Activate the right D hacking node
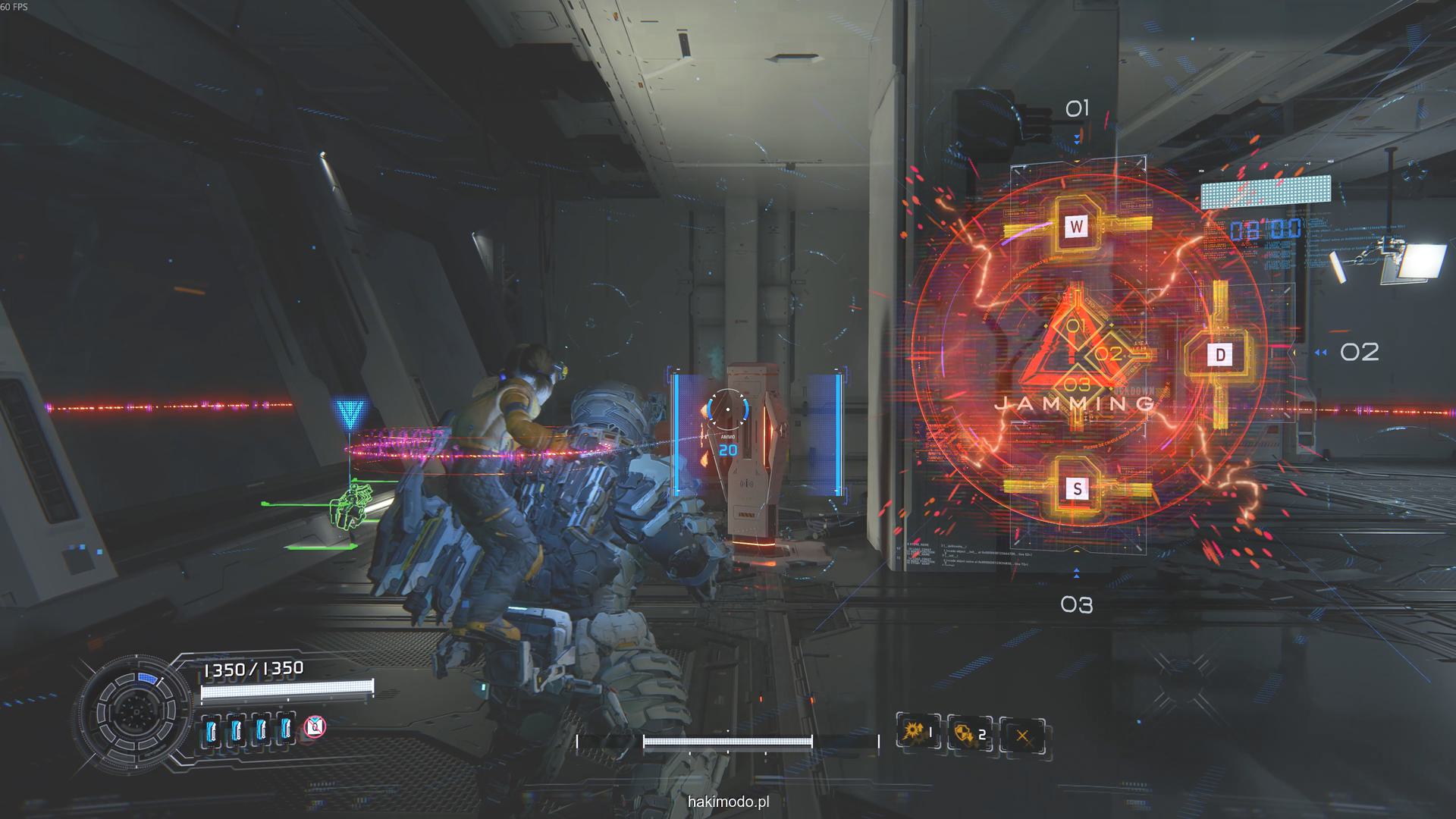The height and width of the screenshot is (819, 1456). 1220,354
